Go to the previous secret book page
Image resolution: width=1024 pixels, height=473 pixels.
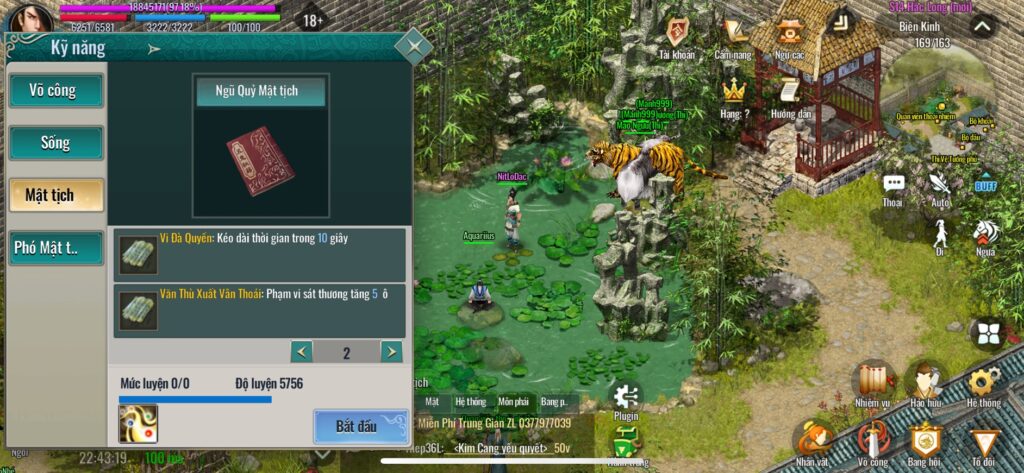tap(301, 352)
